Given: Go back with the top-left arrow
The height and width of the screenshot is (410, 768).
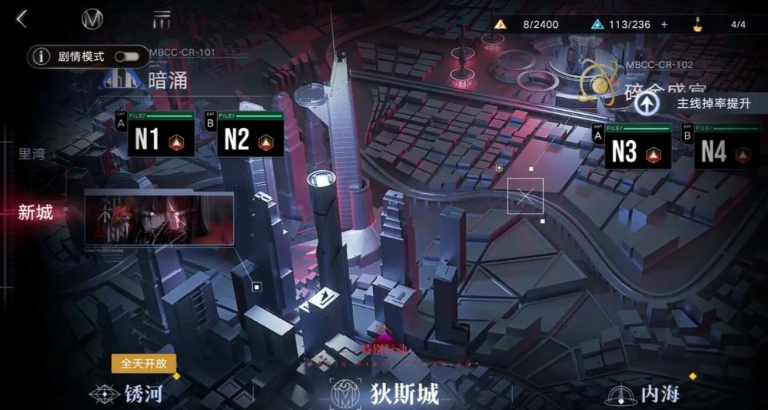Looking at the screenshot, I should (21, 19).
